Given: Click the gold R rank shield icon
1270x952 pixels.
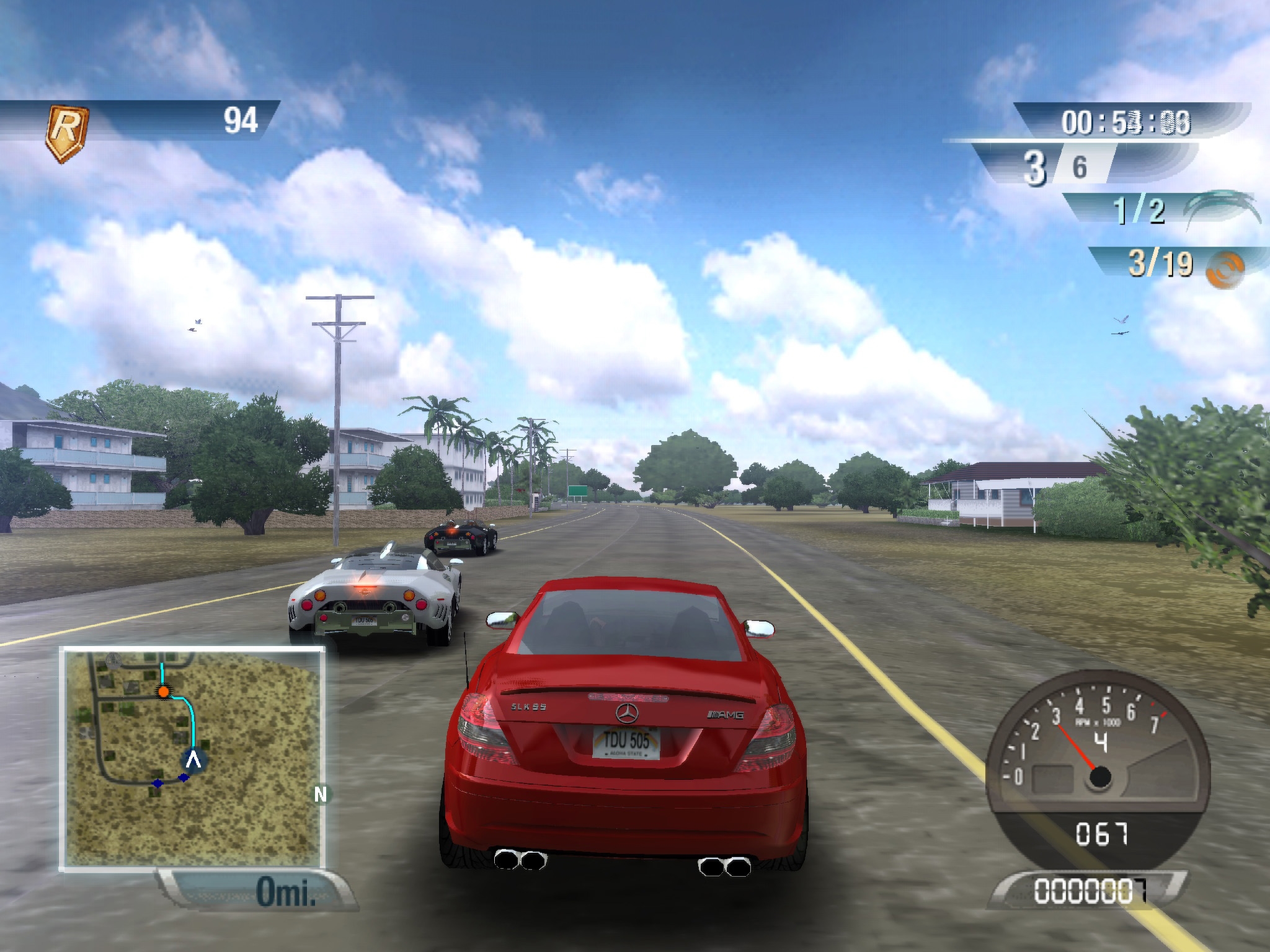Looking at the screenshot, I should [x=67, y=133].
